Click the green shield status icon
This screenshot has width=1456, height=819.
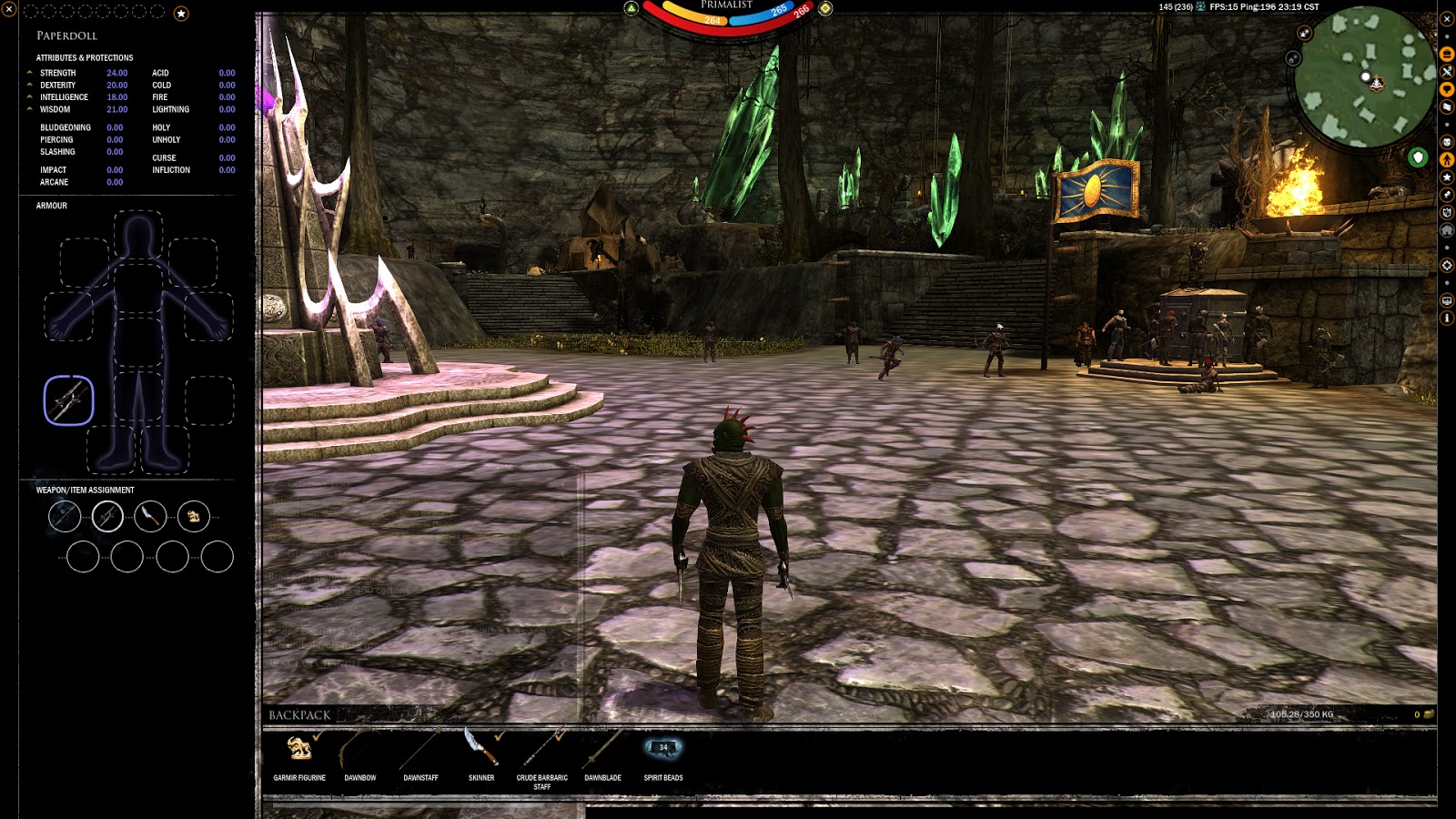[1418, 157]
